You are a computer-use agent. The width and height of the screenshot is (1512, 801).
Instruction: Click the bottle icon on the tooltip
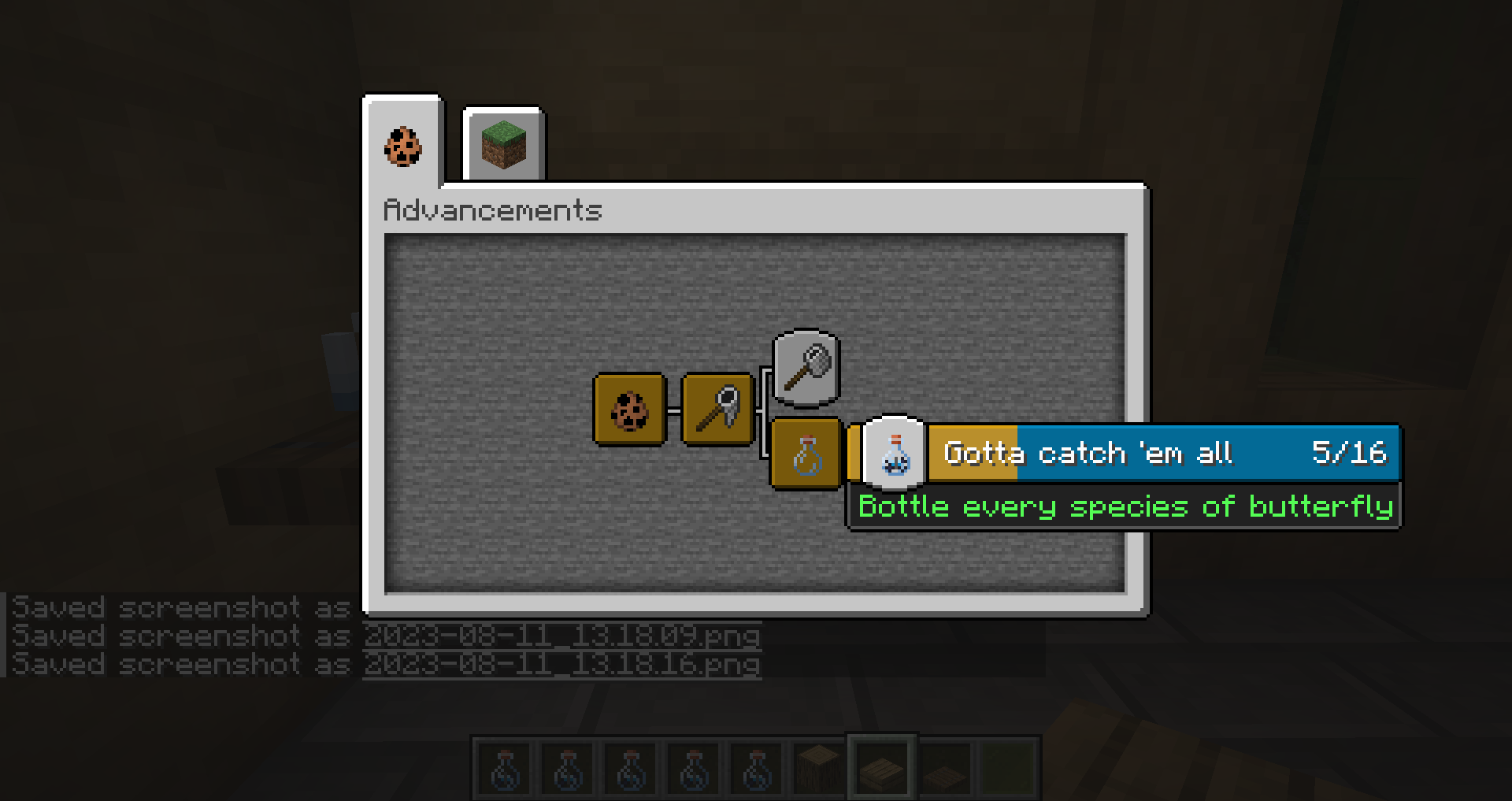pyautogui.click(x=895, y=455)
